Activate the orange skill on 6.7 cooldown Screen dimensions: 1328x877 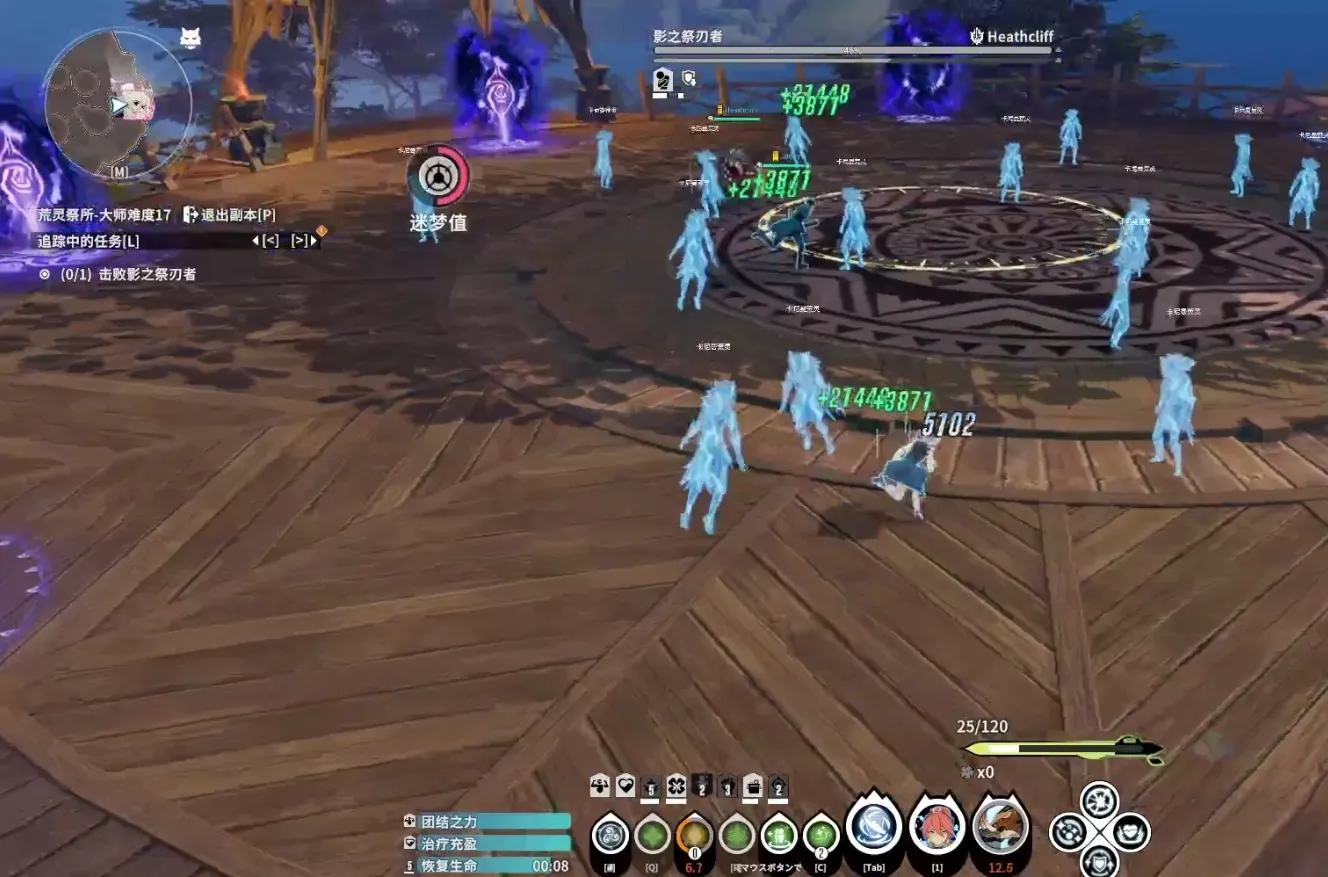pos(694,833)
